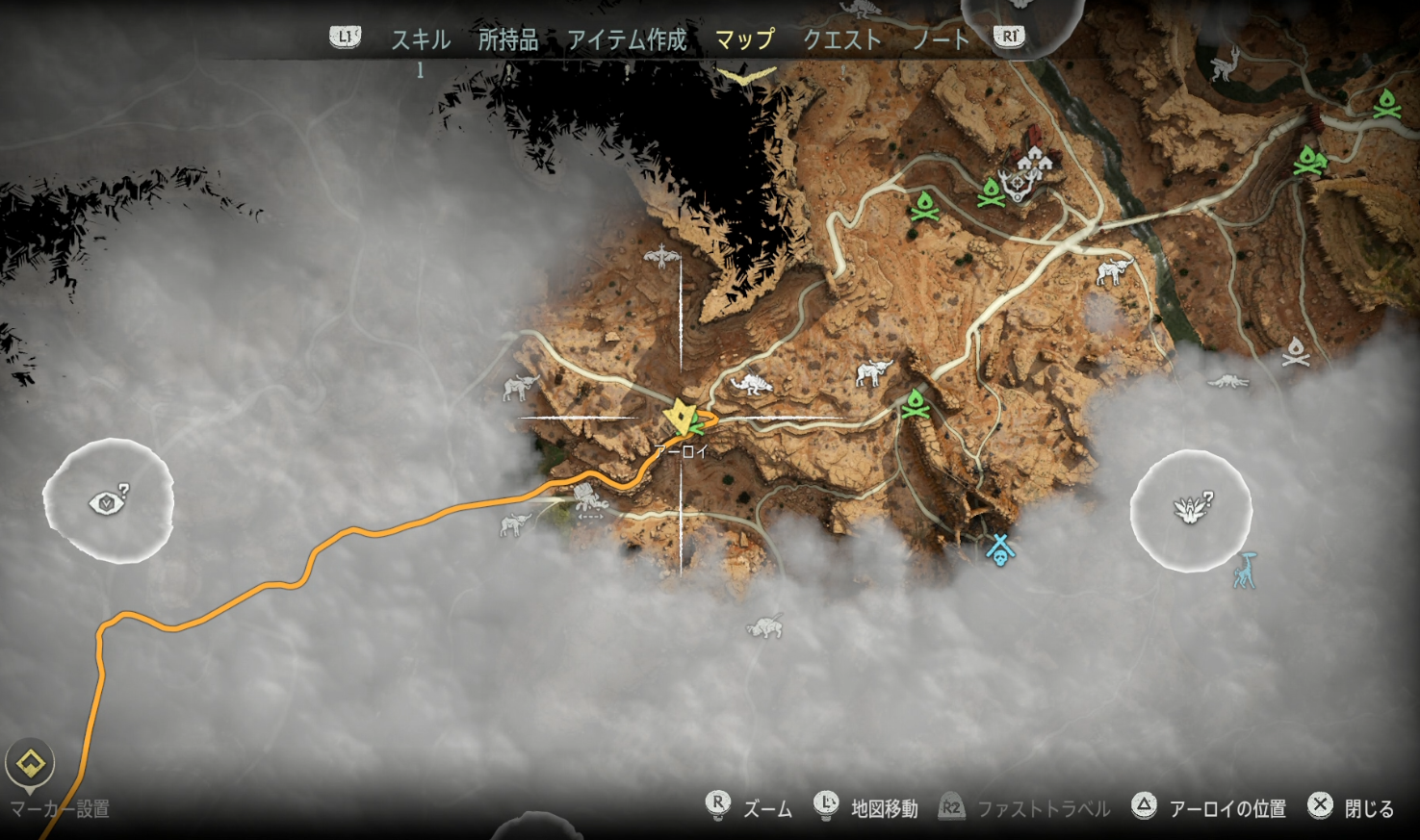This screenshot has width=1420, height=840.
Task: Click the blue Tallneck map icon
Action: 1246,571
